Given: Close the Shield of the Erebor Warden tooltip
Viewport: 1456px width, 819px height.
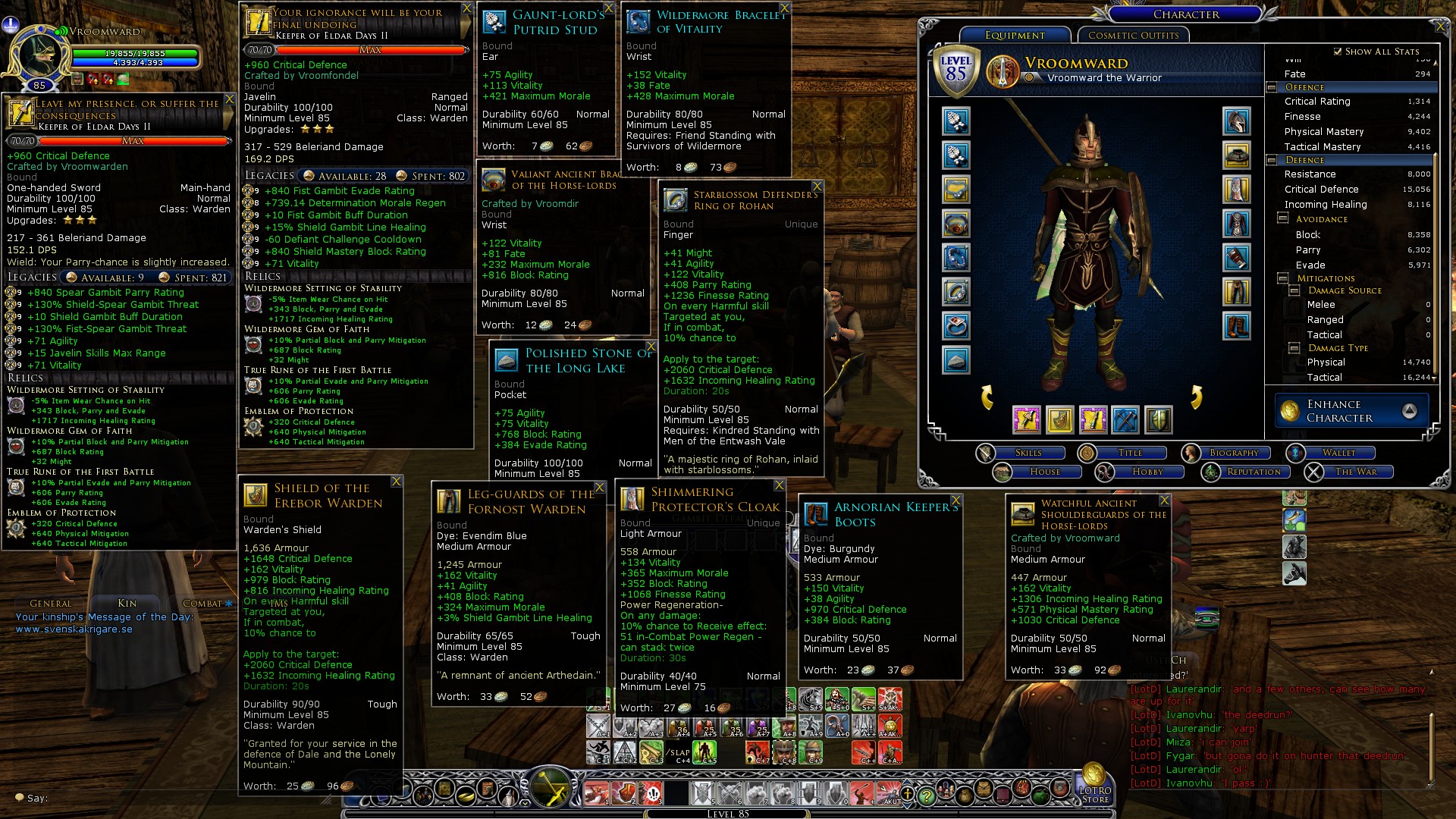Looking at the screenshot, I should click(x=396, y=482).
